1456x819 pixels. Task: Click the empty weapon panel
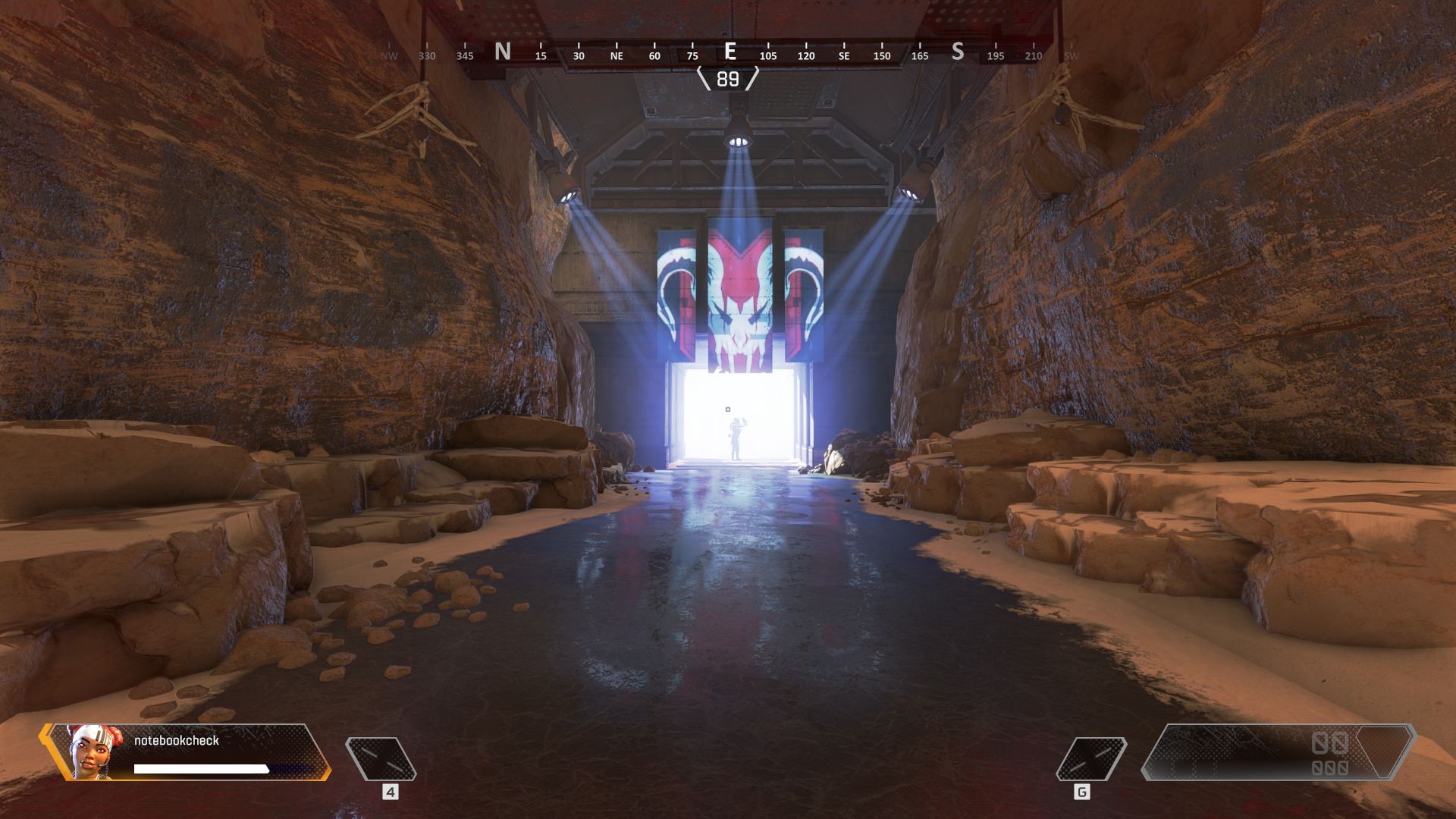1277,752
